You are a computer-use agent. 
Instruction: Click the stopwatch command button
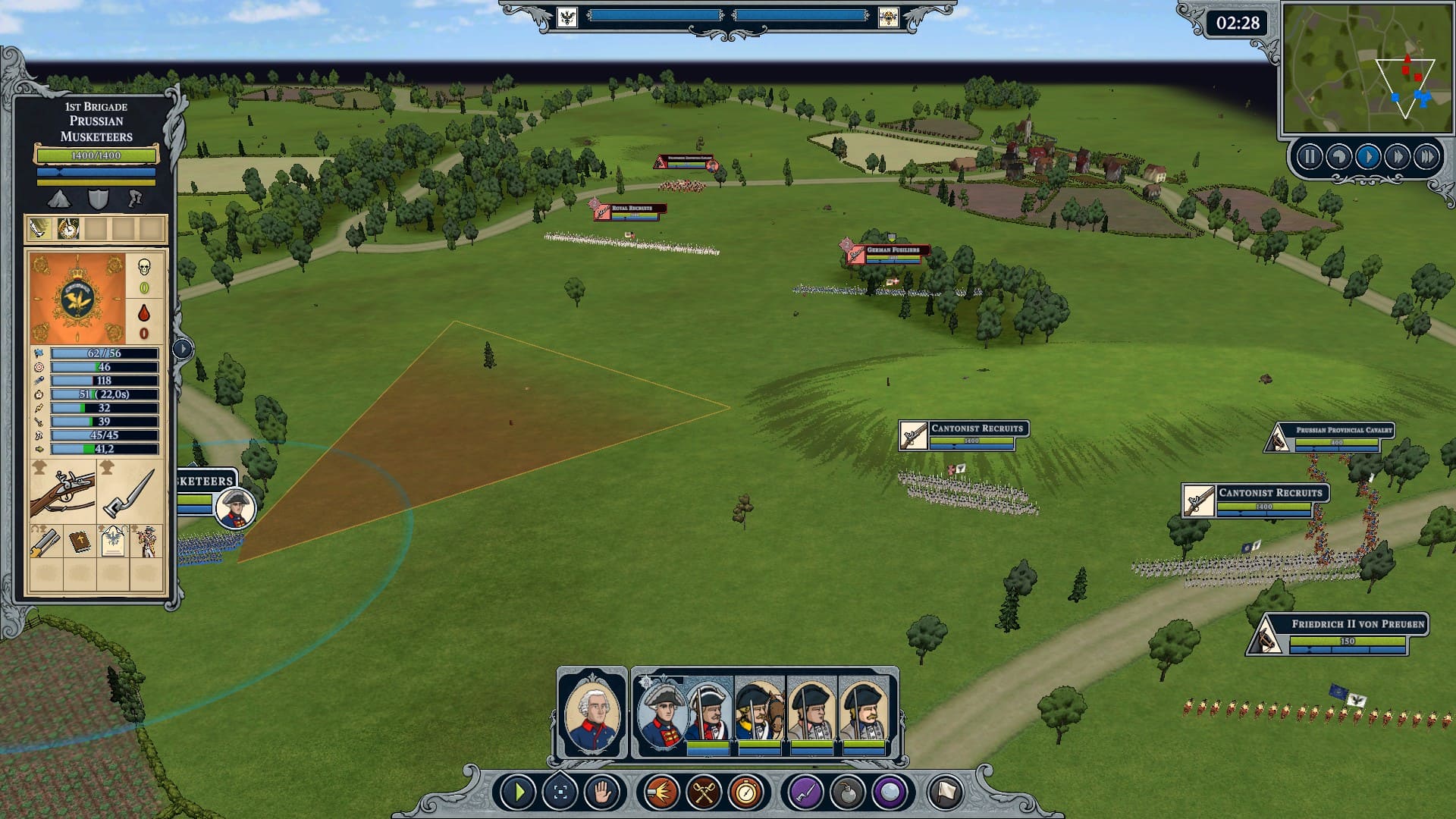(x=746, y=793)
